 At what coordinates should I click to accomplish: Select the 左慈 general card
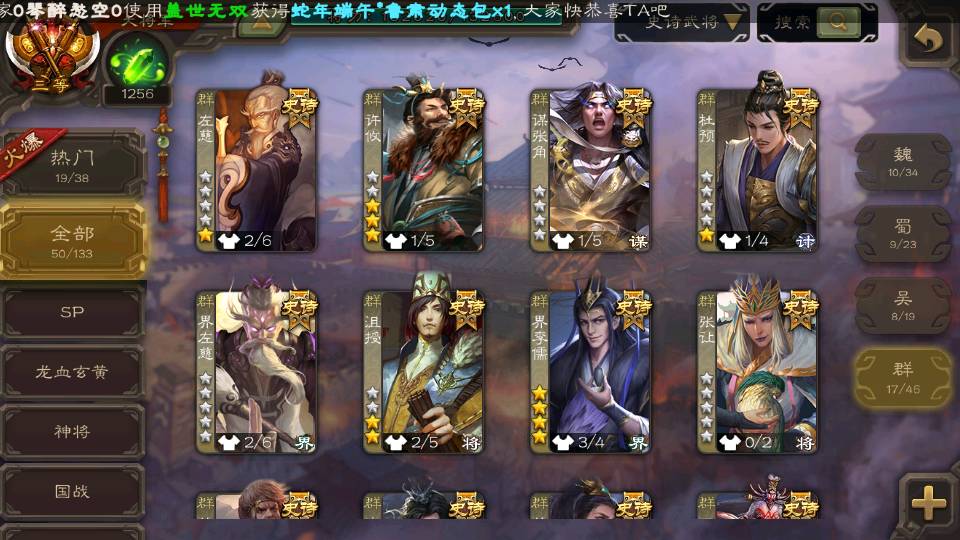click(x=257, y=170)
